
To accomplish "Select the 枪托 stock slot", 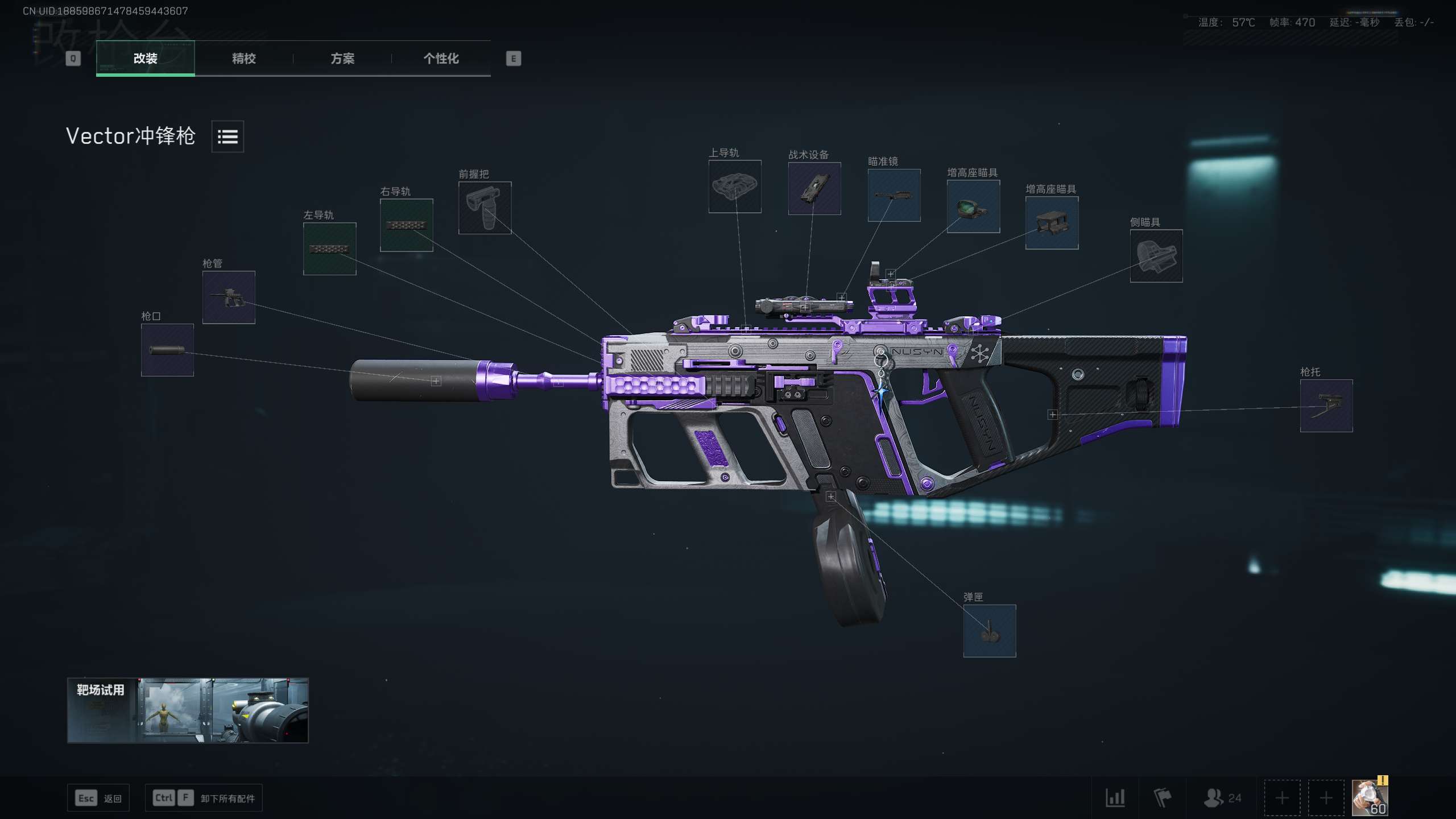I will tap(1326, 406).
